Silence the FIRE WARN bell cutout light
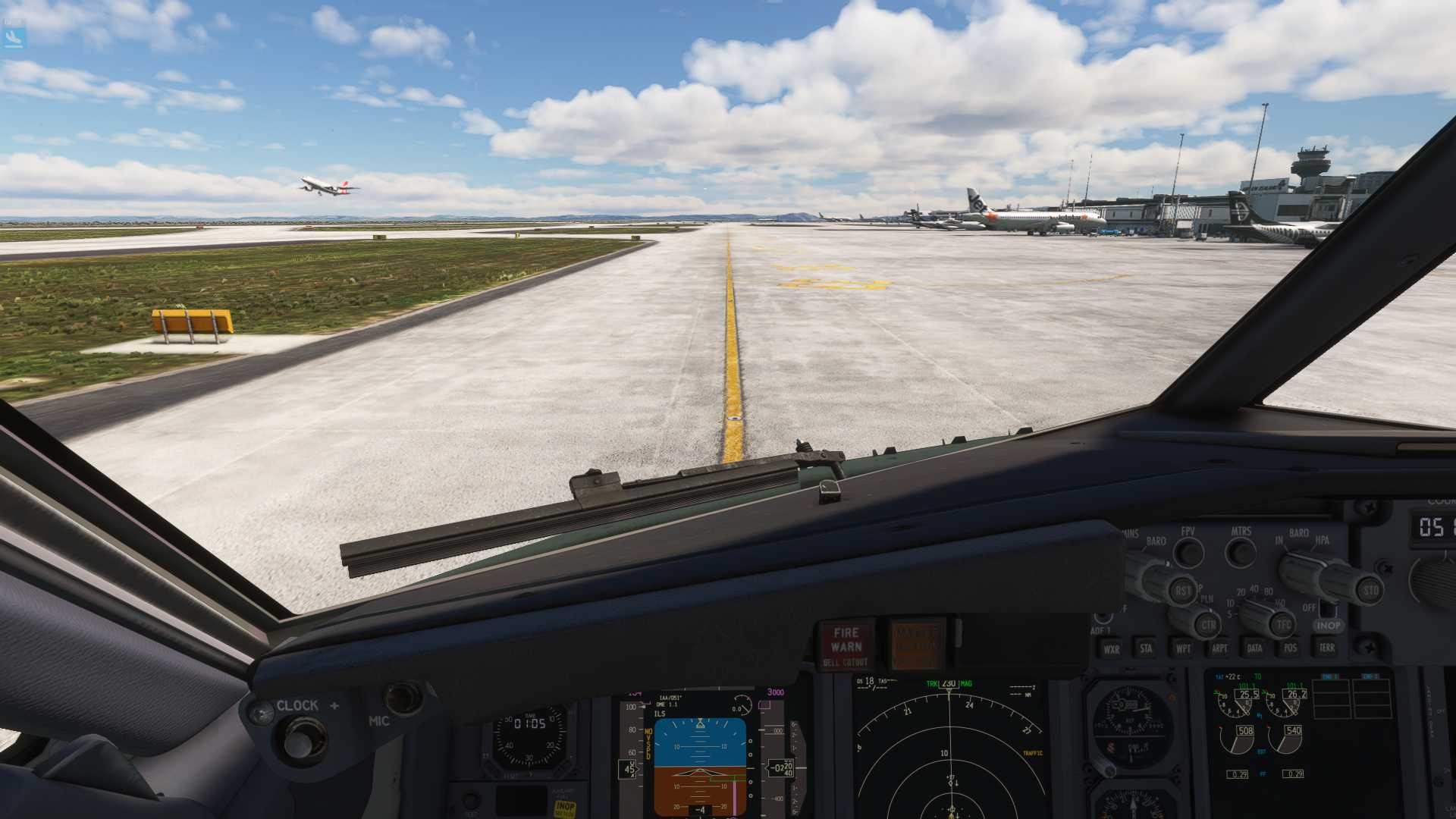The width and height of the screenshot is (1456, 819). 846,645
